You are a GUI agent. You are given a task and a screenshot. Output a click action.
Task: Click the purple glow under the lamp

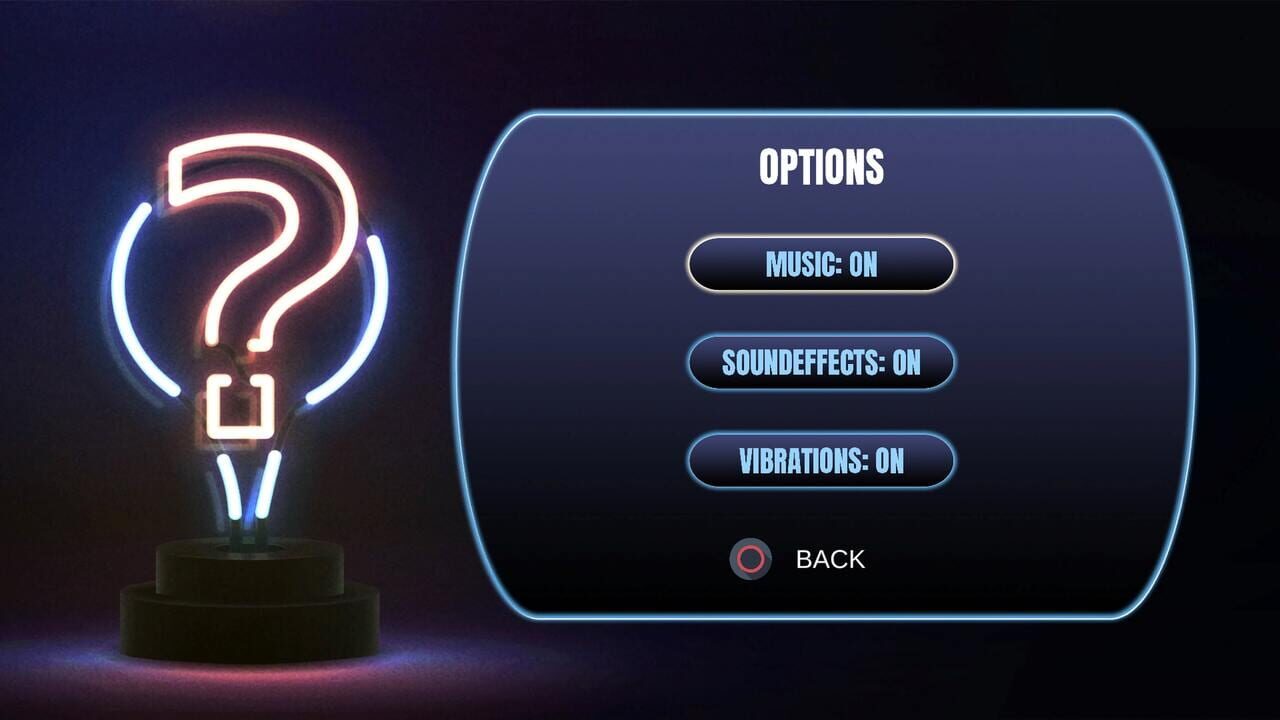pos(250,680)
